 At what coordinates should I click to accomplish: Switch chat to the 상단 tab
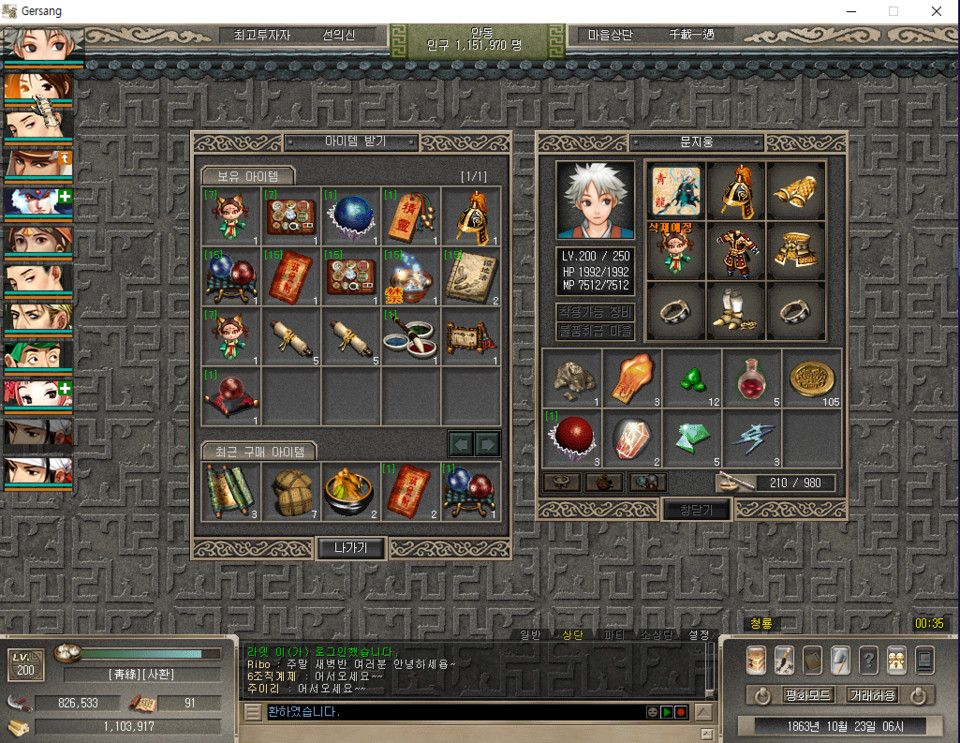tap(572, 635)
